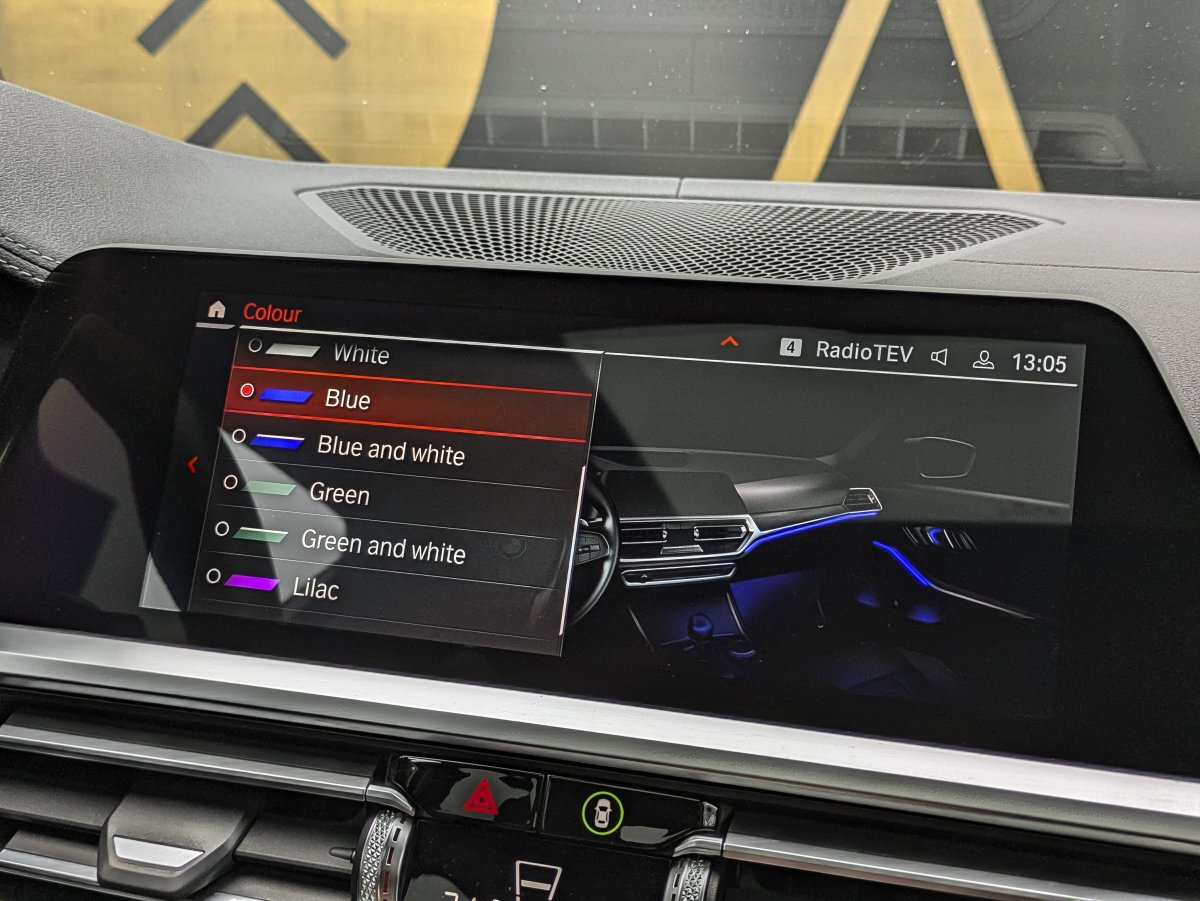Pick the Blue and white option
1200x901 pixels.
click(x=390, y=450)
